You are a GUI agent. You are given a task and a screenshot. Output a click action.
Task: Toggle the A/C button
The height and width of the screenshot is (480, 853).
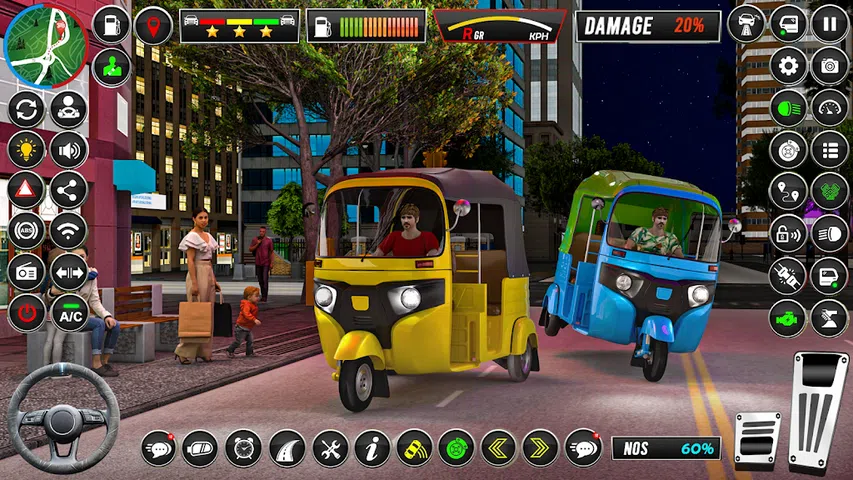(69, 313)
